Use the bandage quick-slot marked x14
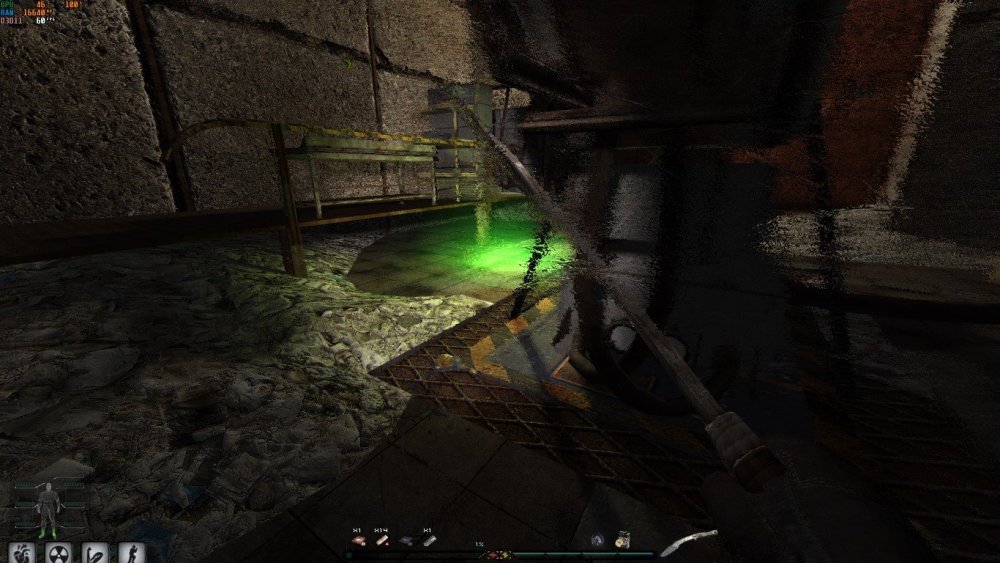Screen dimensions: 1000x563 pos(381,541)
